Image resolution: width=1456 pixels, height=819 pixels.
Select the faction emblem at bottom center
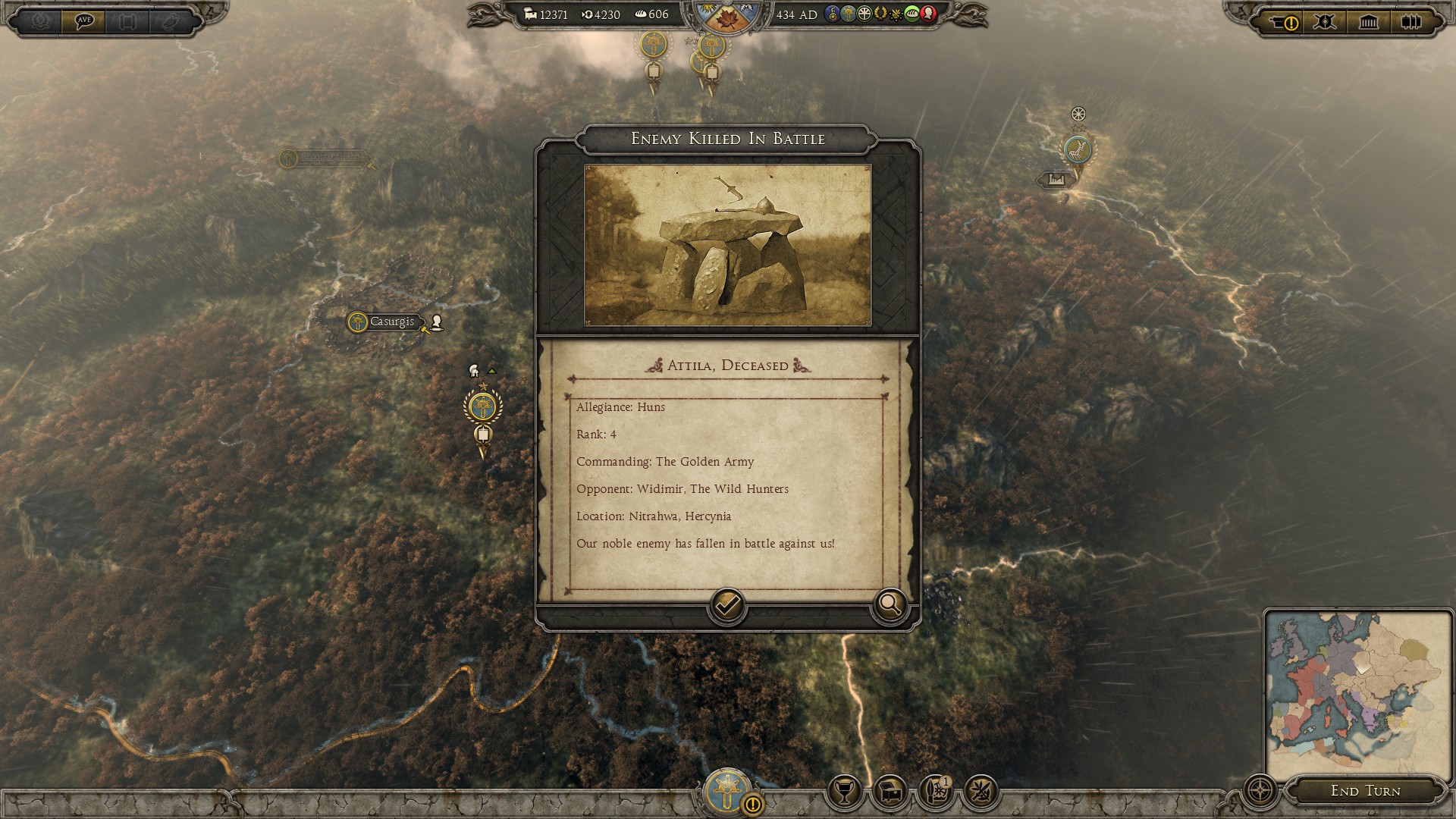click(x=727, y=791)
